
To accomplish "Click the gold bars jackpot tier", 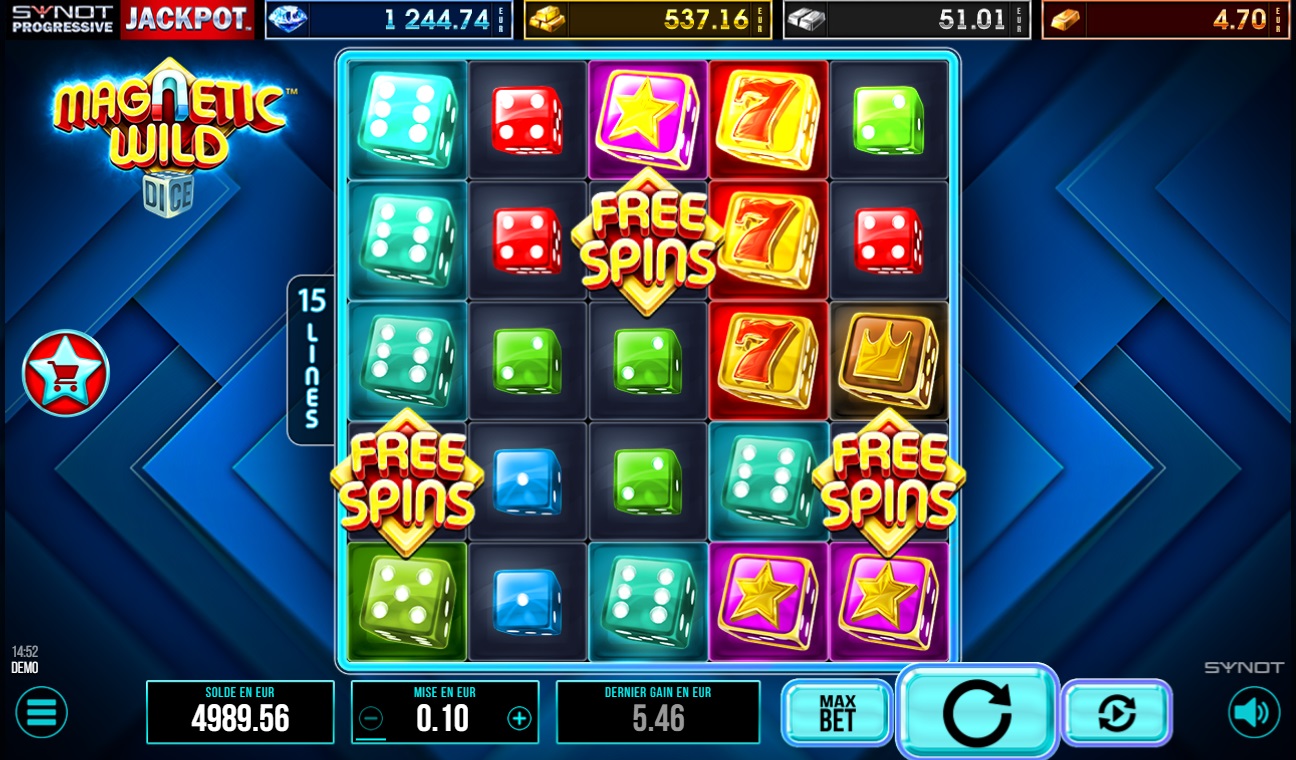I will 647,18.
